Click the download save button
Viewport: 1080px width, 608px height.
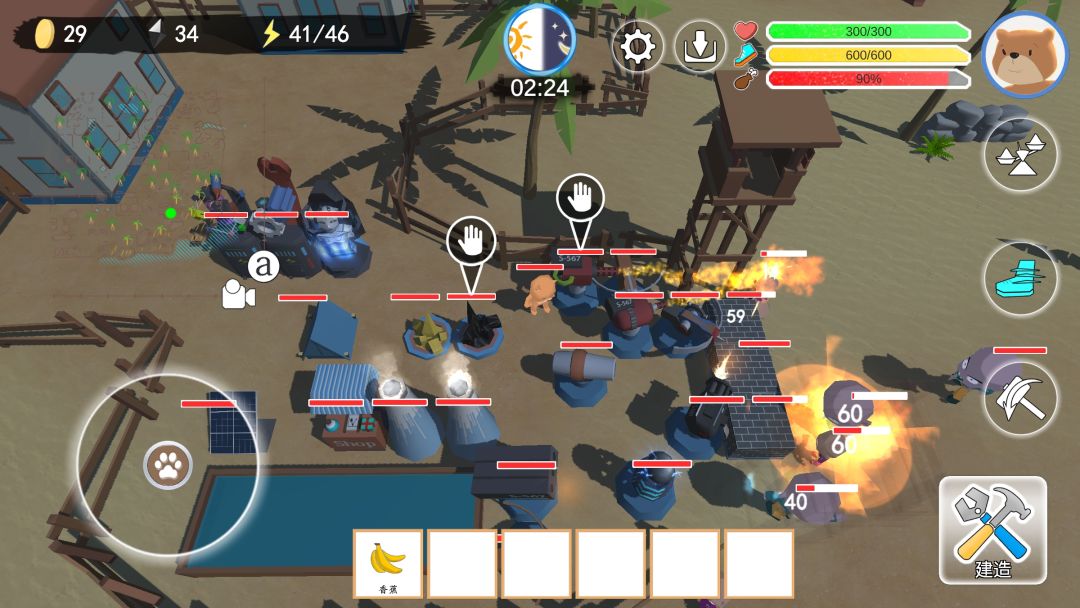(x=700, y=47)
